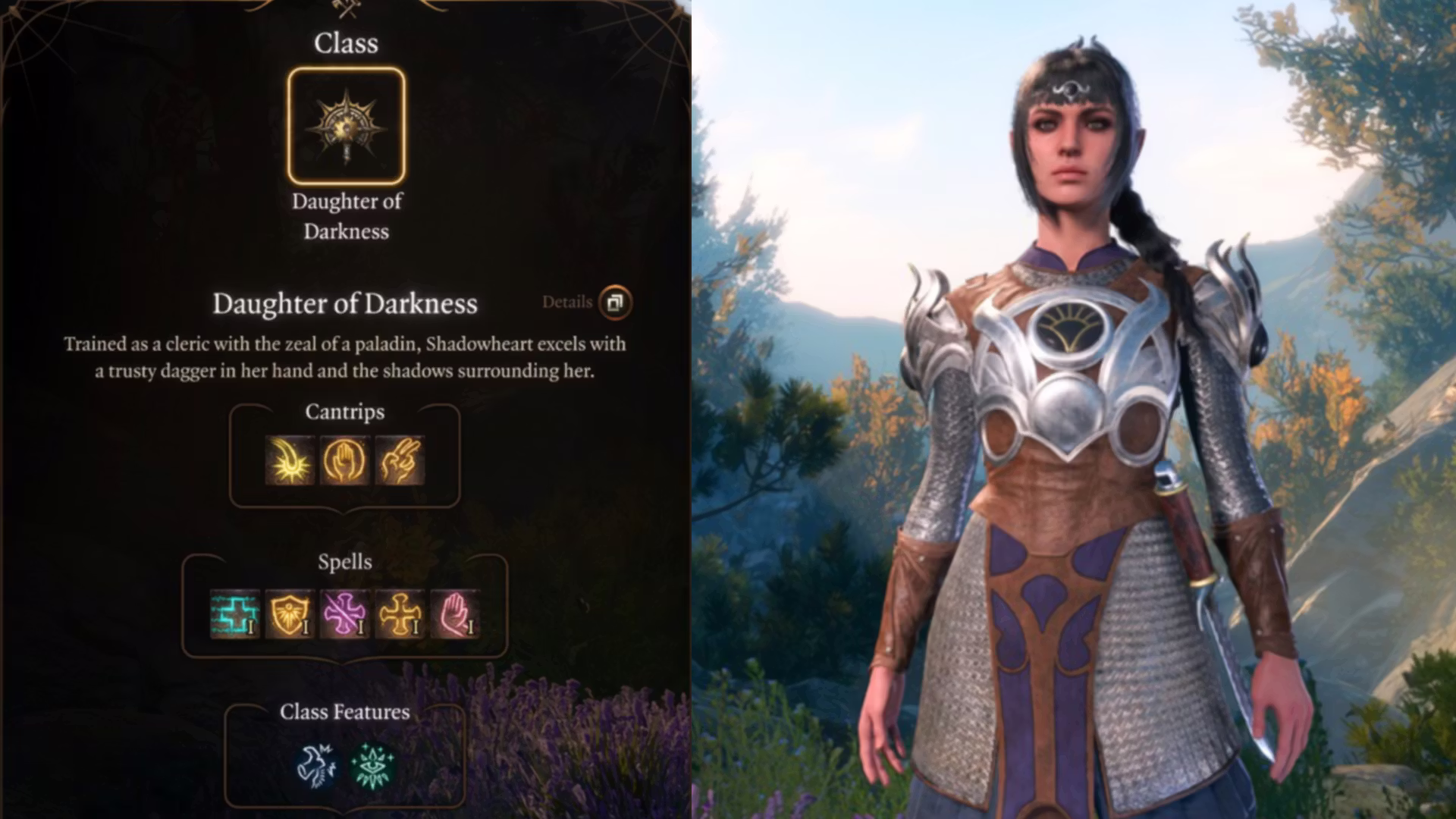Screen dimensions: 1456x819
Task: Inspect the two-finger Guidance cantrip icon
Action: [400, 460]
